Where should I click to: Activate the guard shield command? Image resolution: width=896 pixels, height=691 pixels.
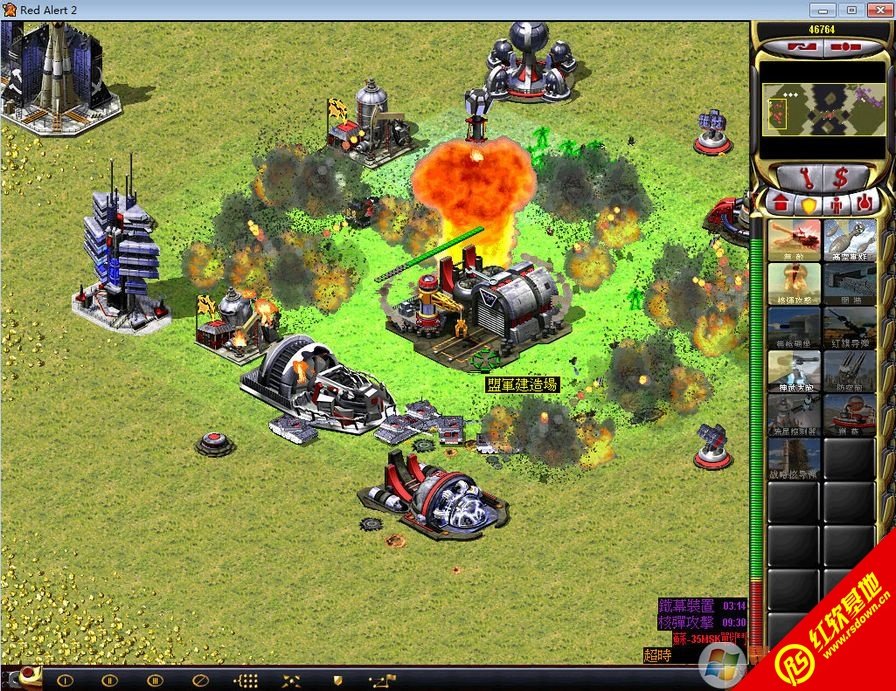click(x=337, y=681)
